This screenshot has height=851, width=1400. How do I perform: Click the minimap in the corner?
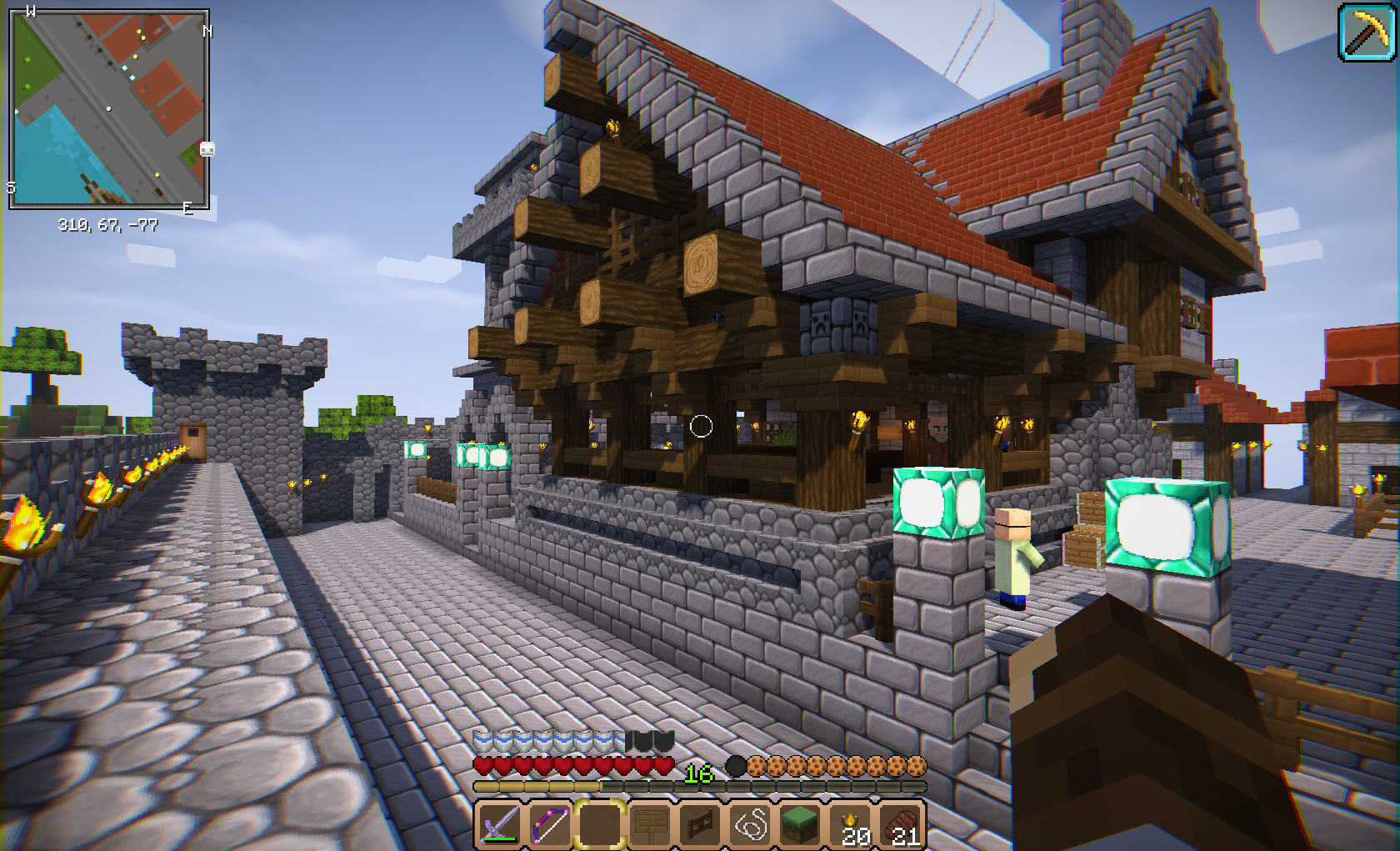pyautogui.click(x=108, y=108)
